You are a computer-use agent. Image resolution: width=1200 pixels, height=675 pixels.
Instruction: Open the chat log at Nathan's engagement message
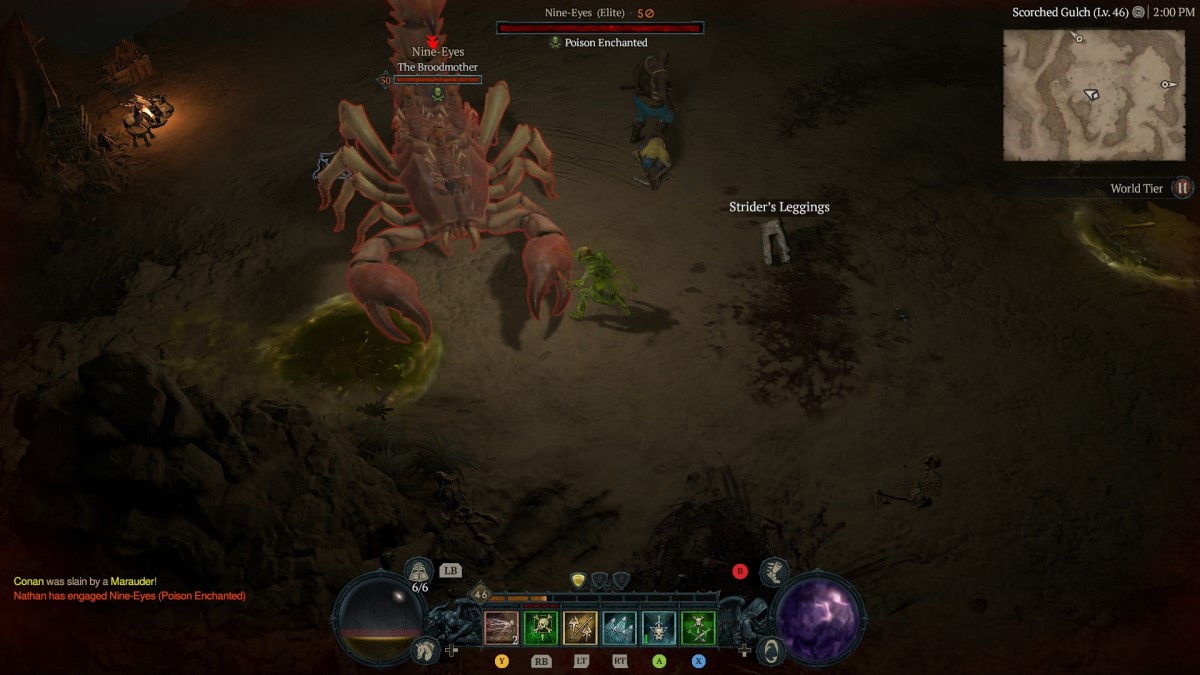tap(129, 596)
